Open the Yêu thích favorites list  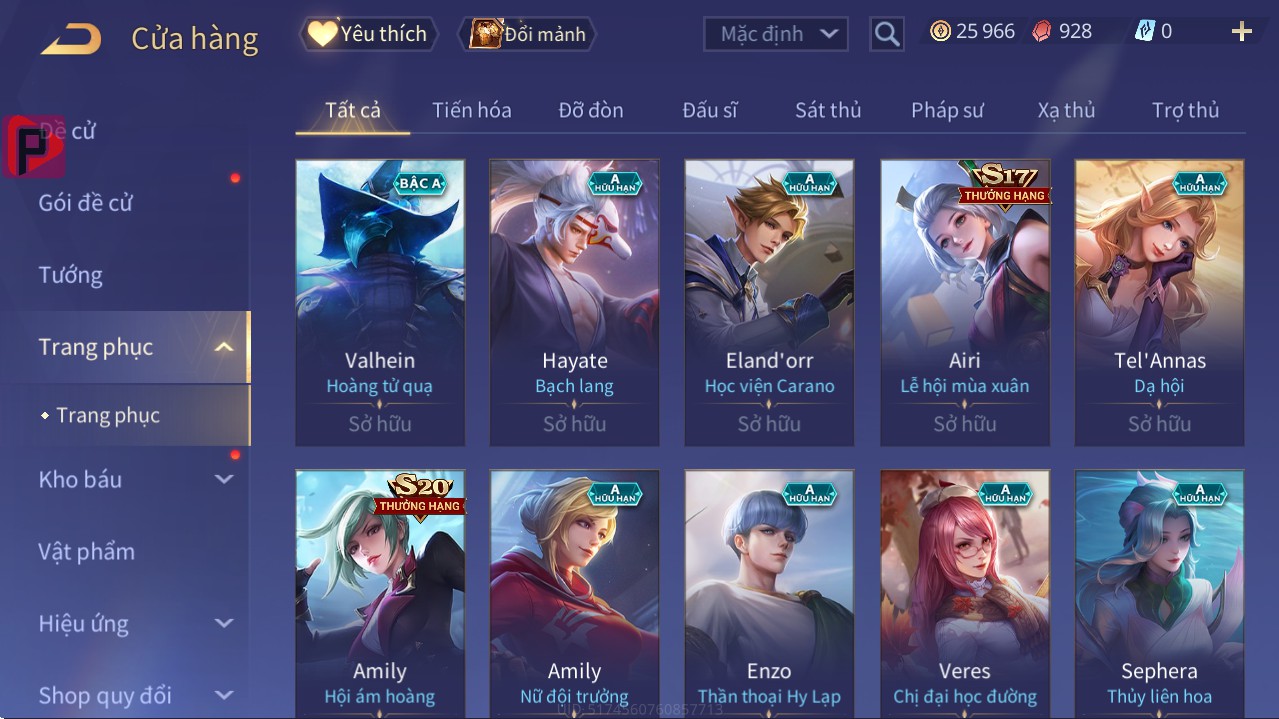tap(368, 34)
